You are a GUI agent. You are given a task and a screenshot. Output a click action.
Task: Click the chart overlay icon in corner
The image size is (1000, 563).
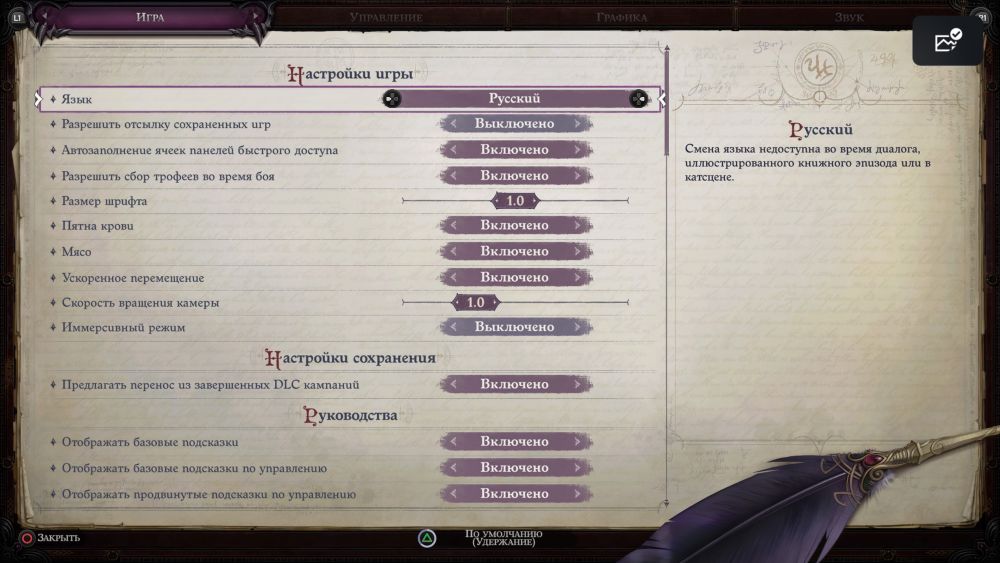coord(947,41)
